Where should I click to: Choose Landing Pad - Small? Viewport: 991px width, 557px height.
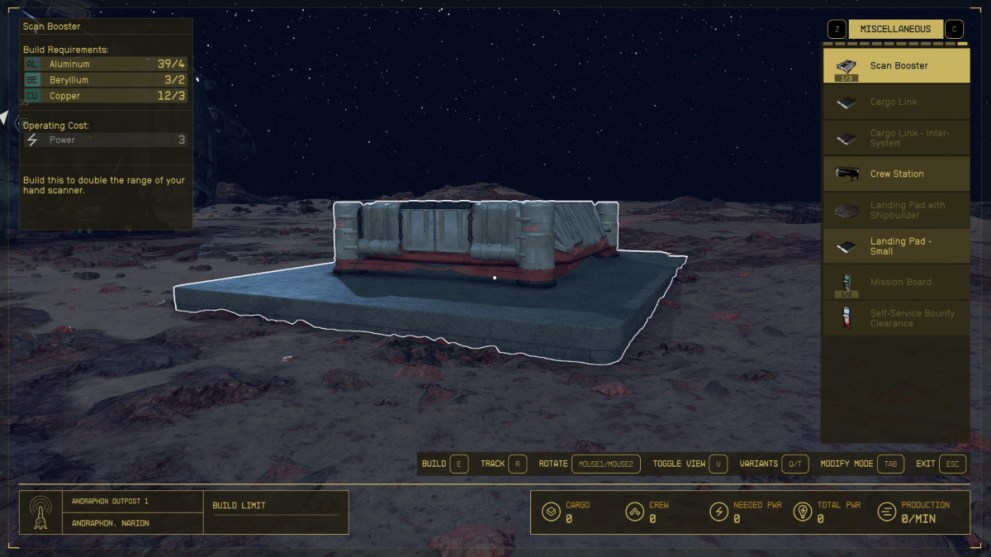click(x=896, y=246)
